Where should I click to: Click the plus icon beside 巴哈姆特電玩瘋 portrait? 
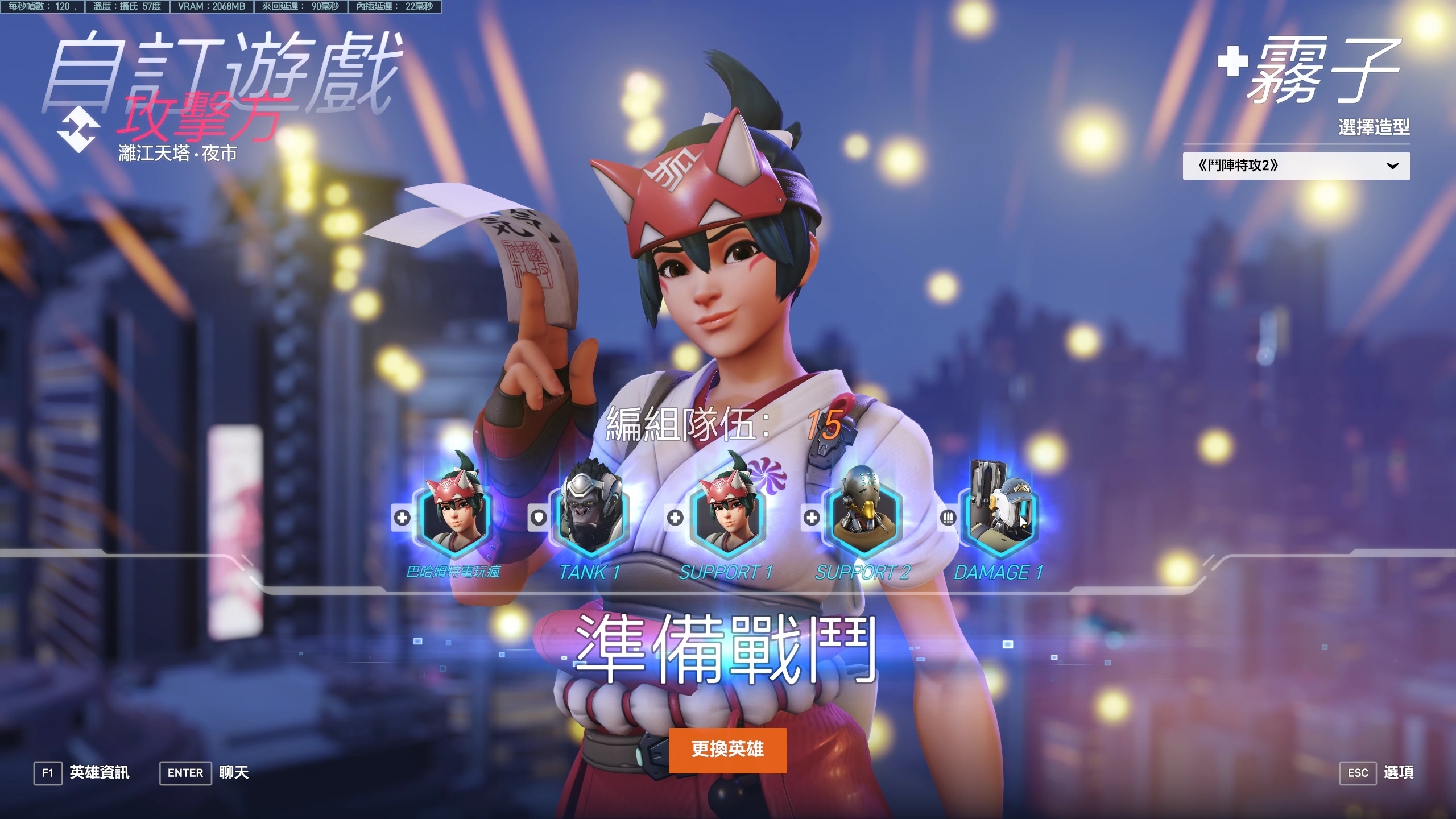403,518
